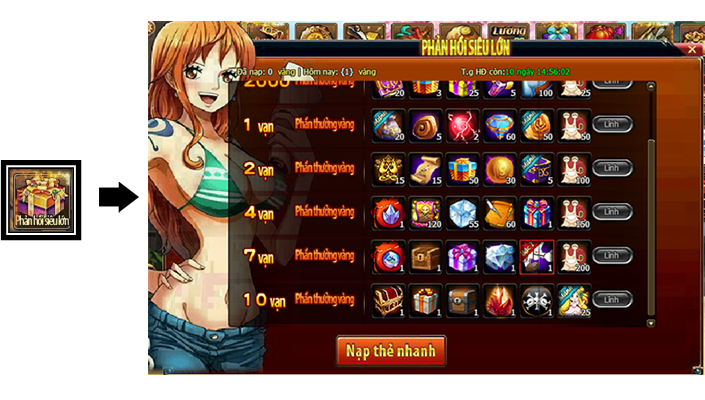This screenshot has width=705, height=400.
Task: Click the scroll-down arrow of the reward list
Action: pyautogui.click(x=652, y=323)
